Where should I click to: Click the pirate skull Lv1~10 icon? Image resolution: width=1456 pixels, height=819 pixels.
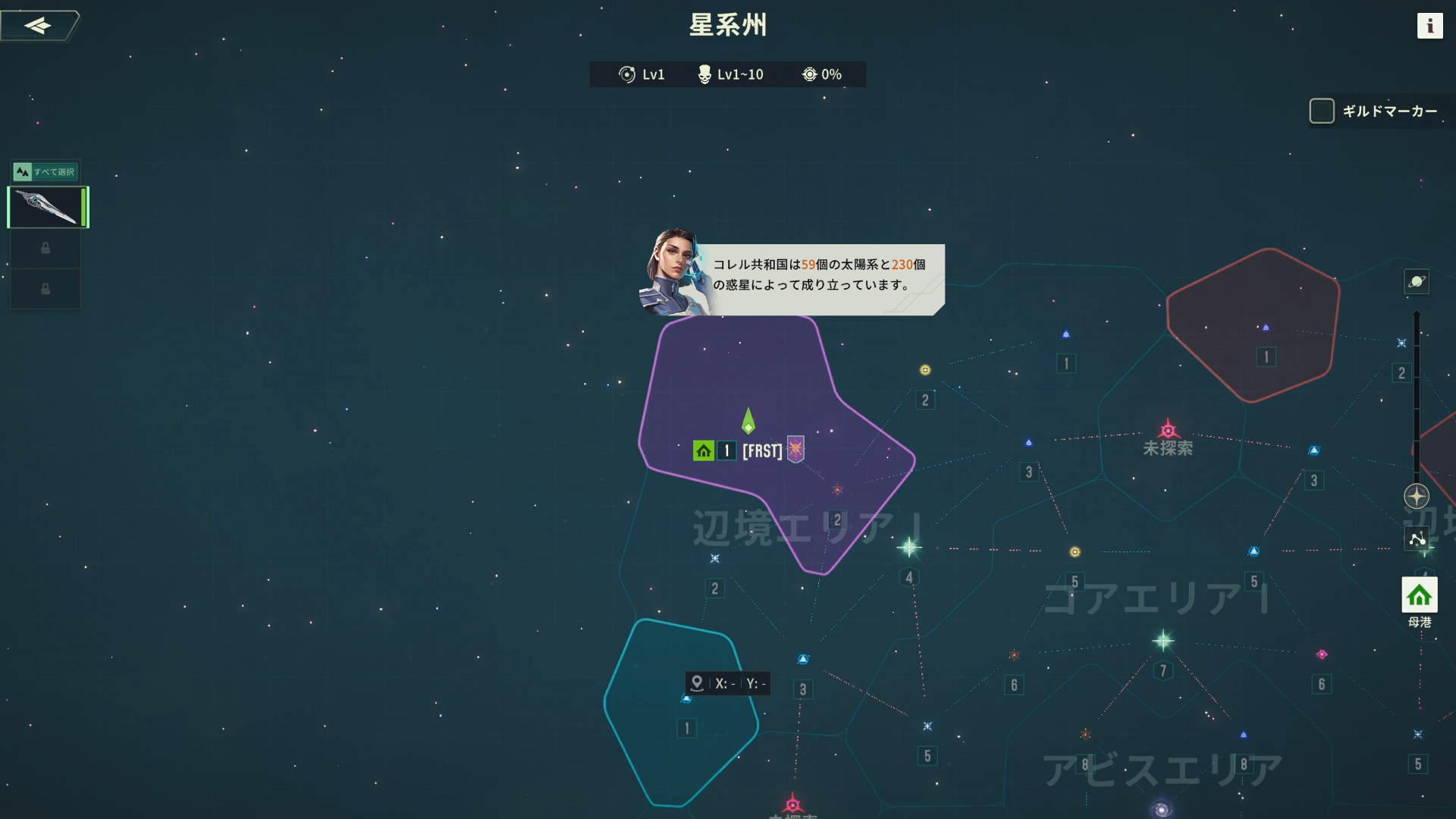click(705, 74)
